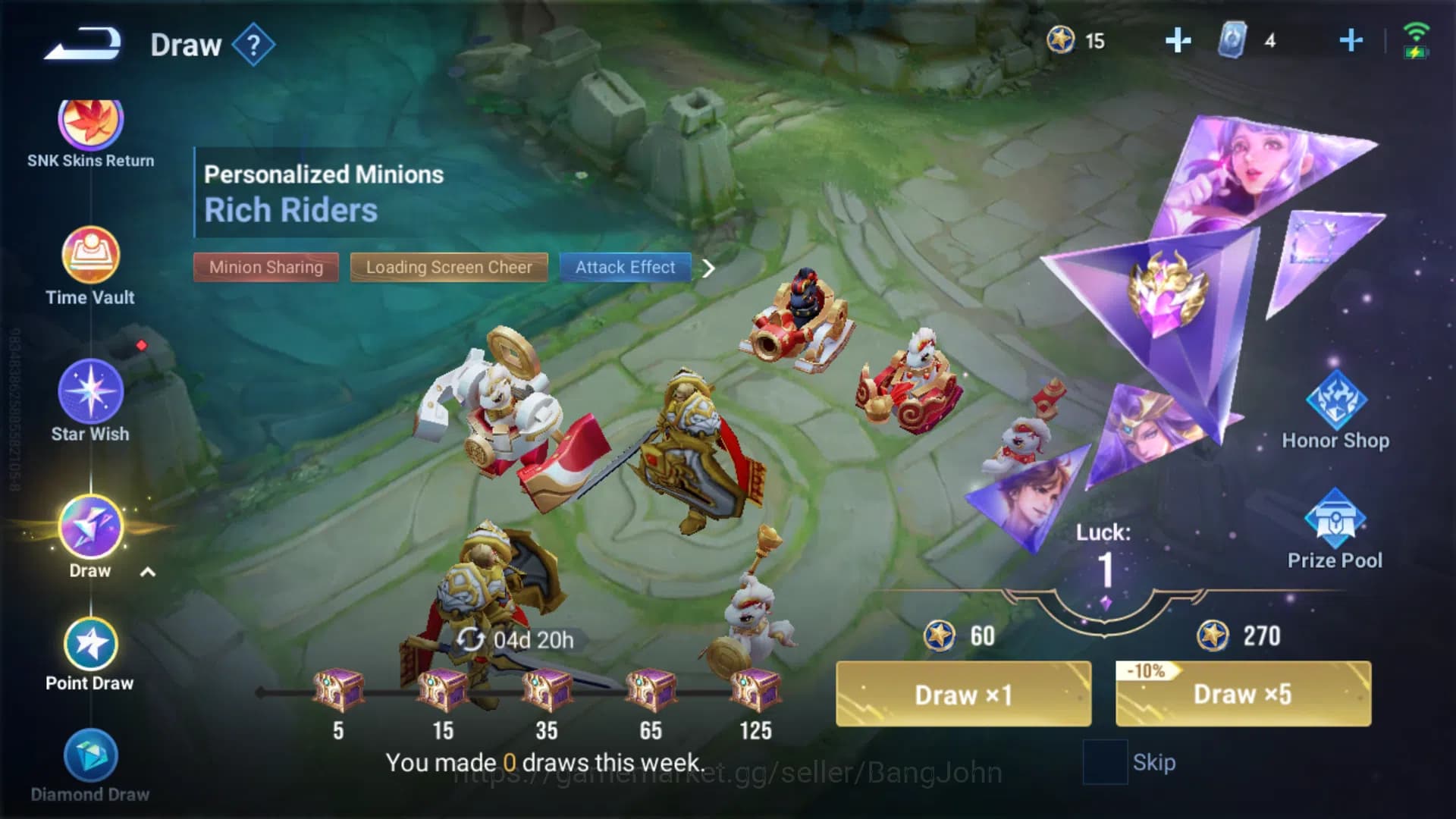Screen dimensions: 1456x819
Task: Open the SNK Skins Return event
Action: pos(89,121)
